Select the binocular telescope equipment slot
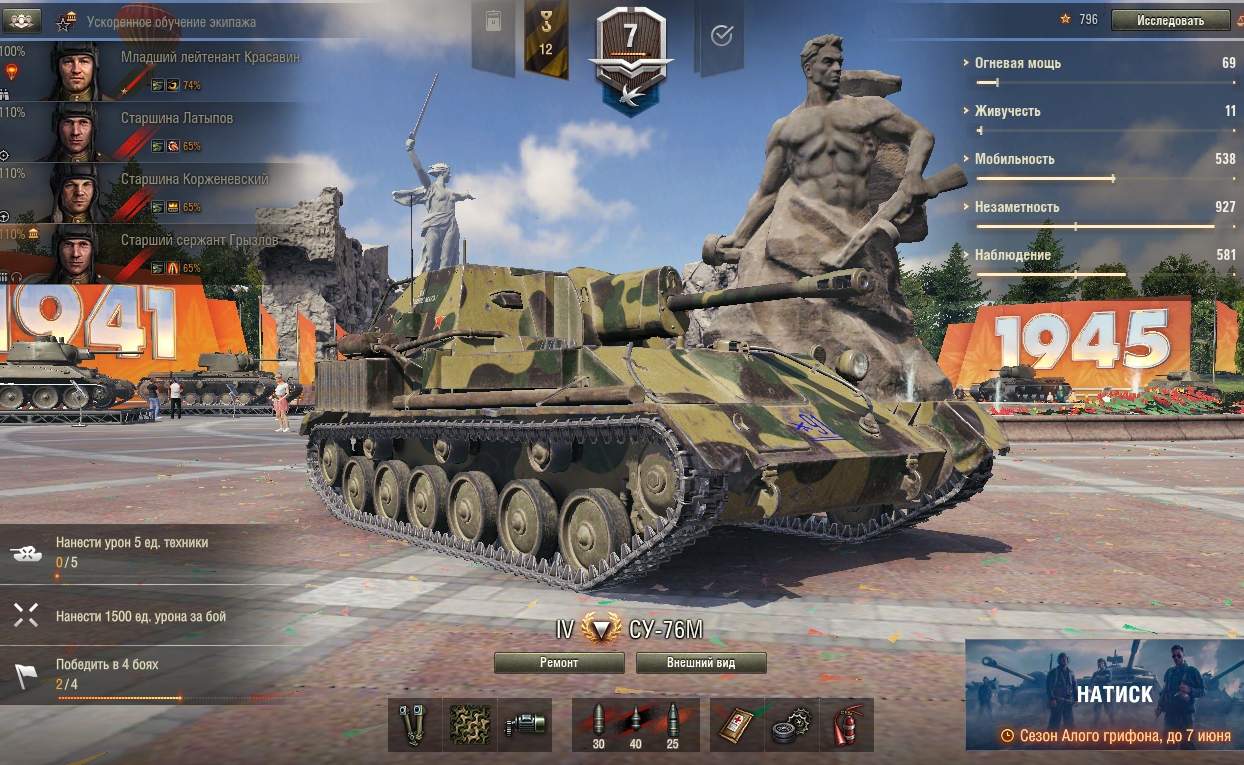Image resolution: width=1244 pixels, height=765 pixels. [415, 724]
